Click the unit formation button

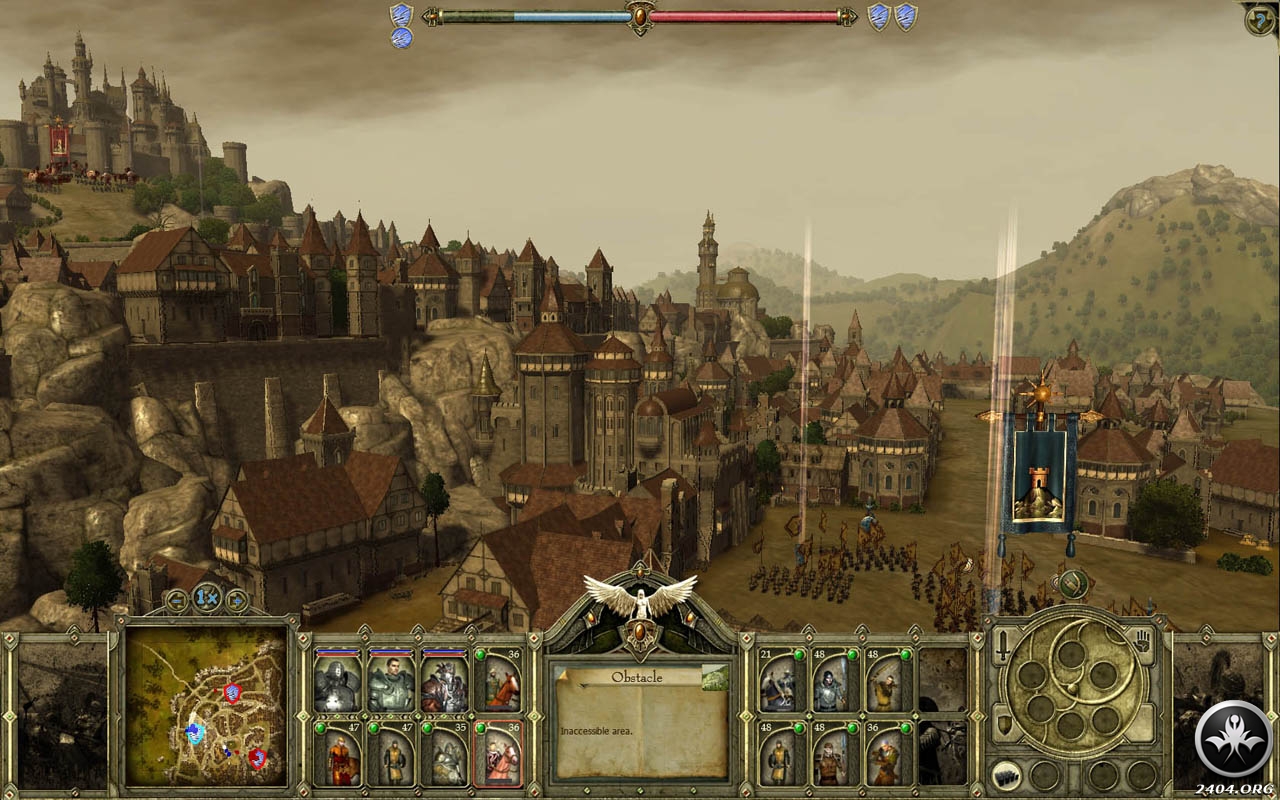[x=1003, y=775]
